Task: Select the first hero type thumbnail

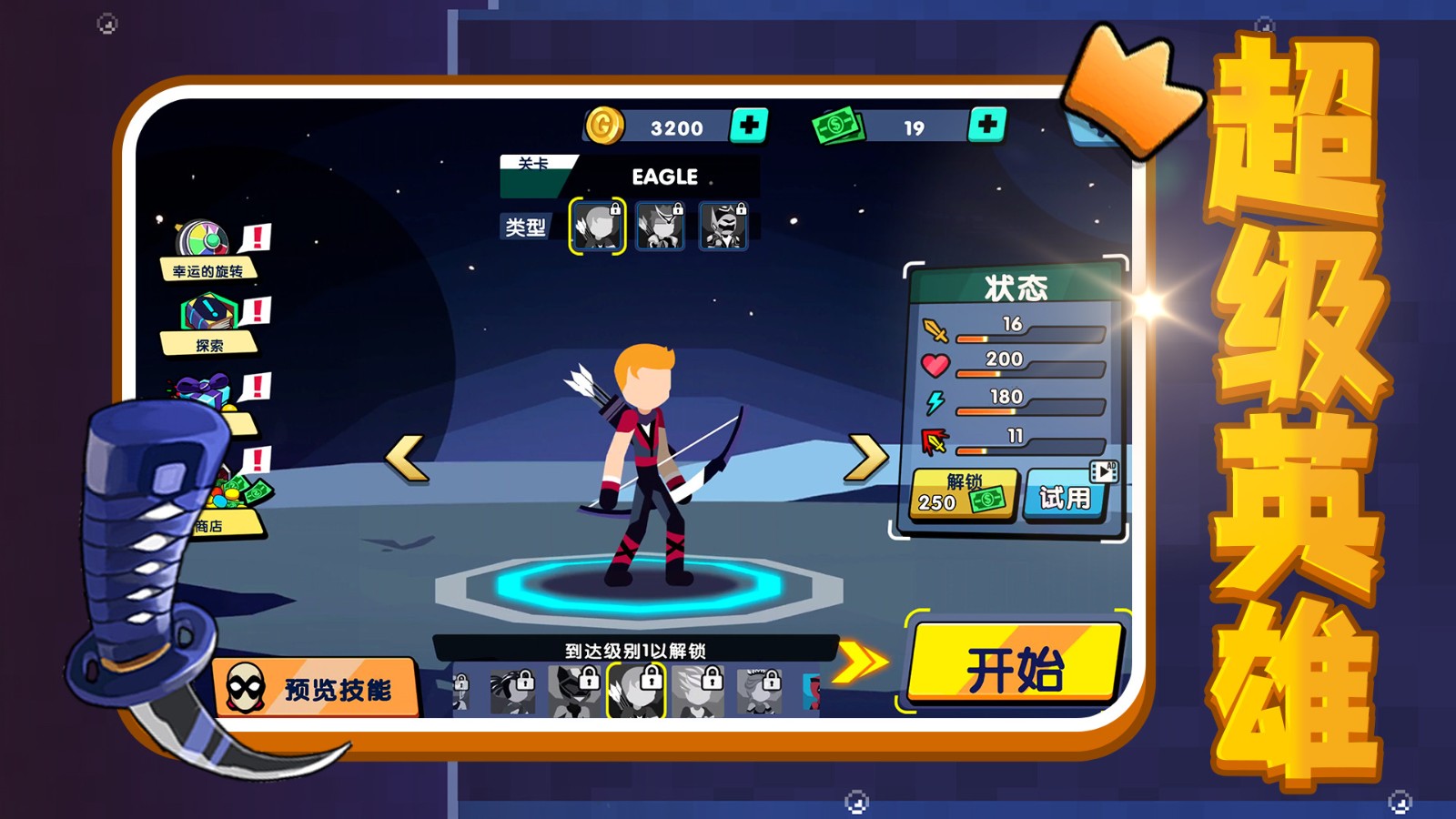Action: (597, 226)
